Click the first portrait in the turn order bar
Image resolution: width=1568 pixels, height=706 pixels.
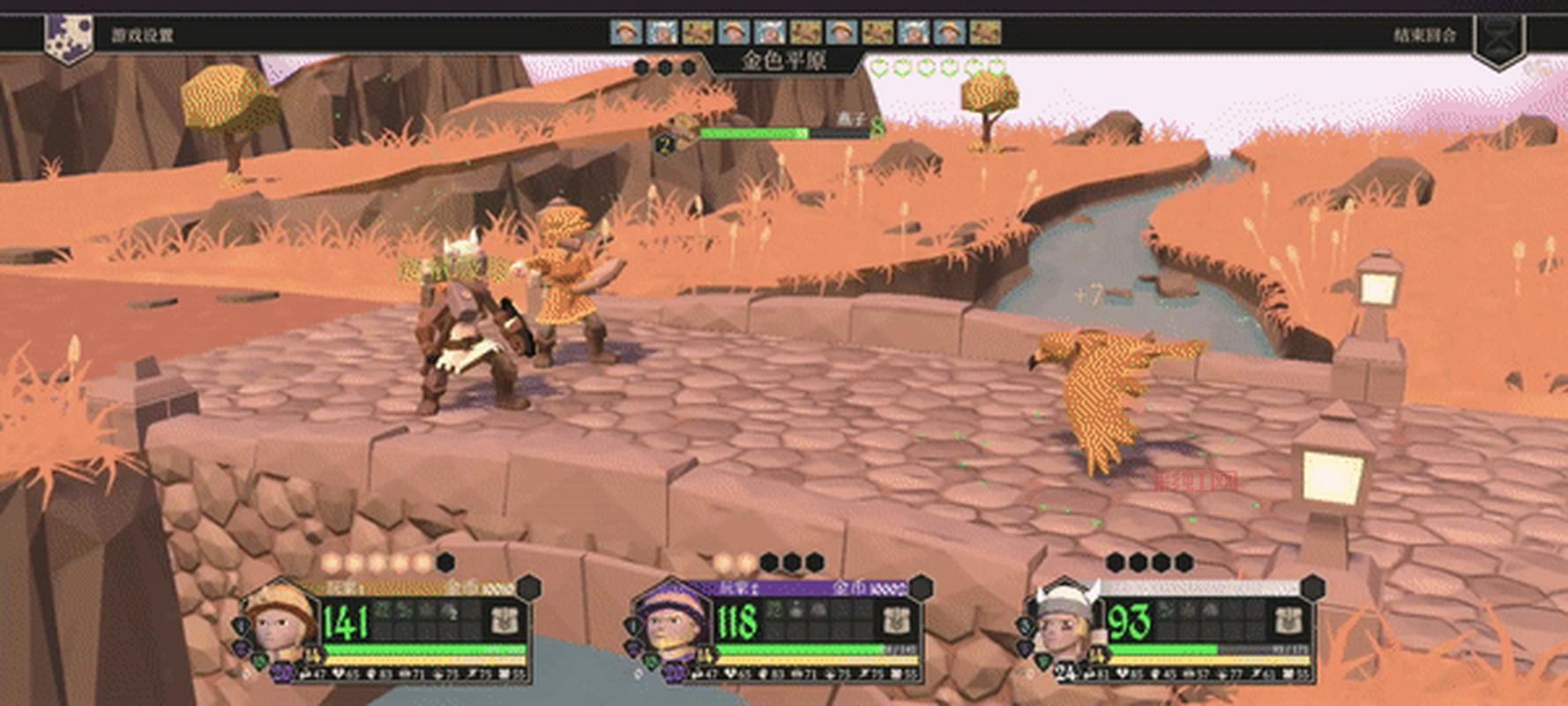(x=625, y=33)
